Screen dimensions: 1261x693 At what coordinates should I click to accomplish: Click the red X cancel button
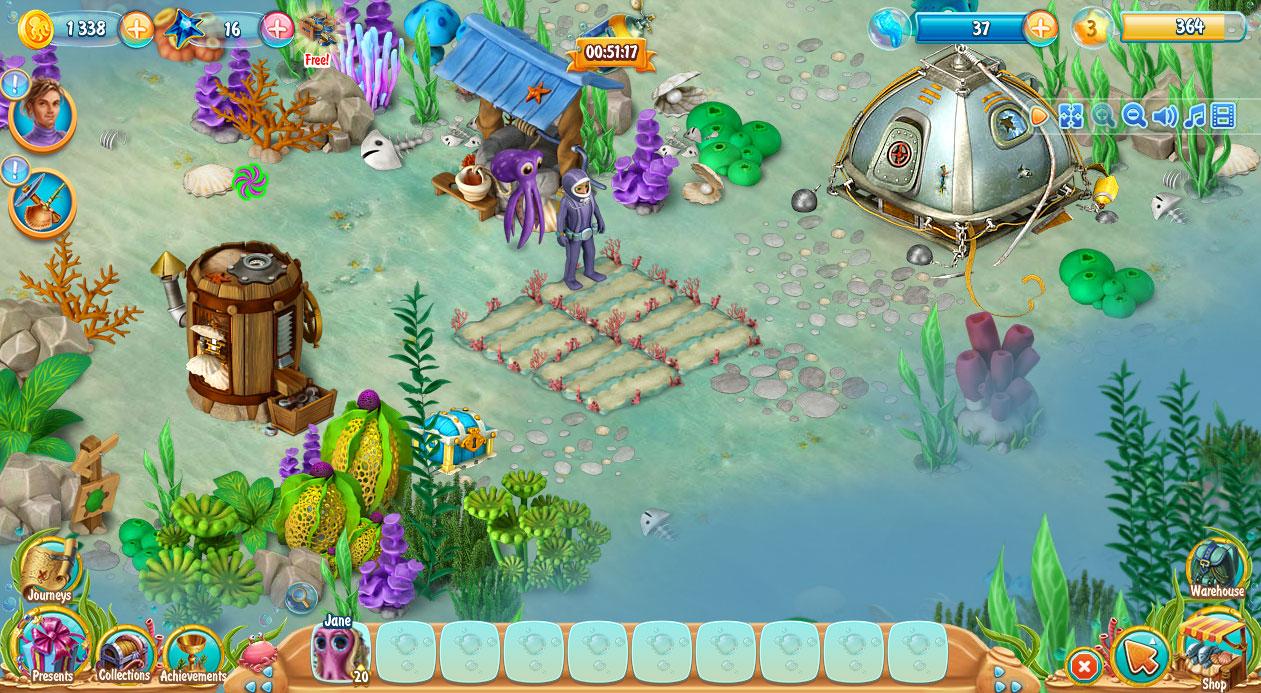[1083, 664]
